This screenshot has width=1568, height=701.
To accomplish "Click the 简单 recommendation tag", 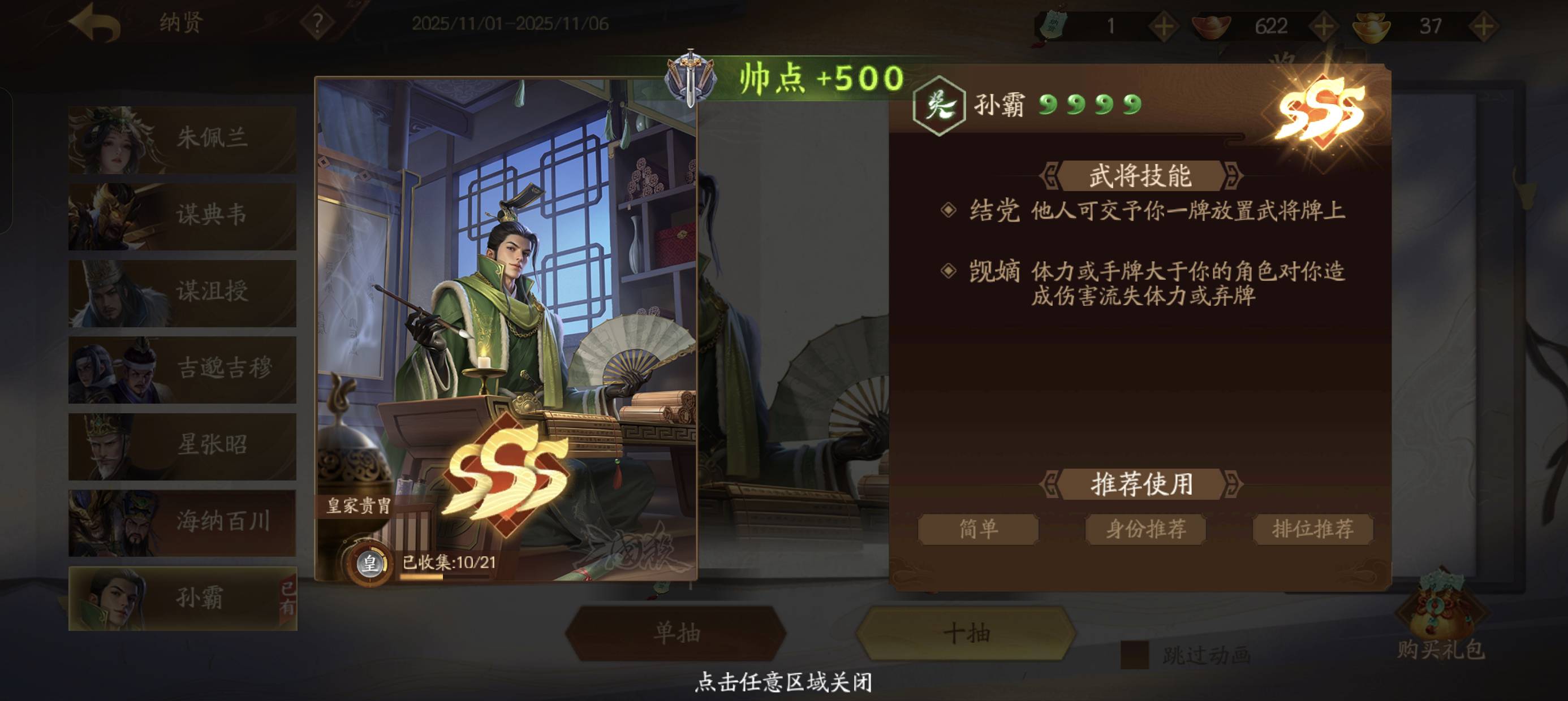I will tap(977, 529).
